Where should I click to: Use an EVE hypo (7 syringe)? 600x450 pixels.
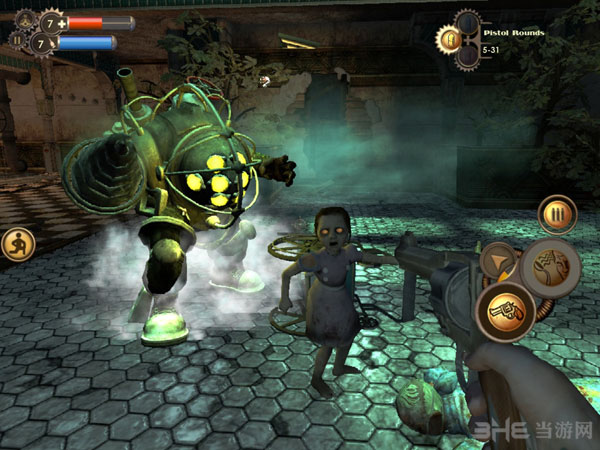coord(43,44)
